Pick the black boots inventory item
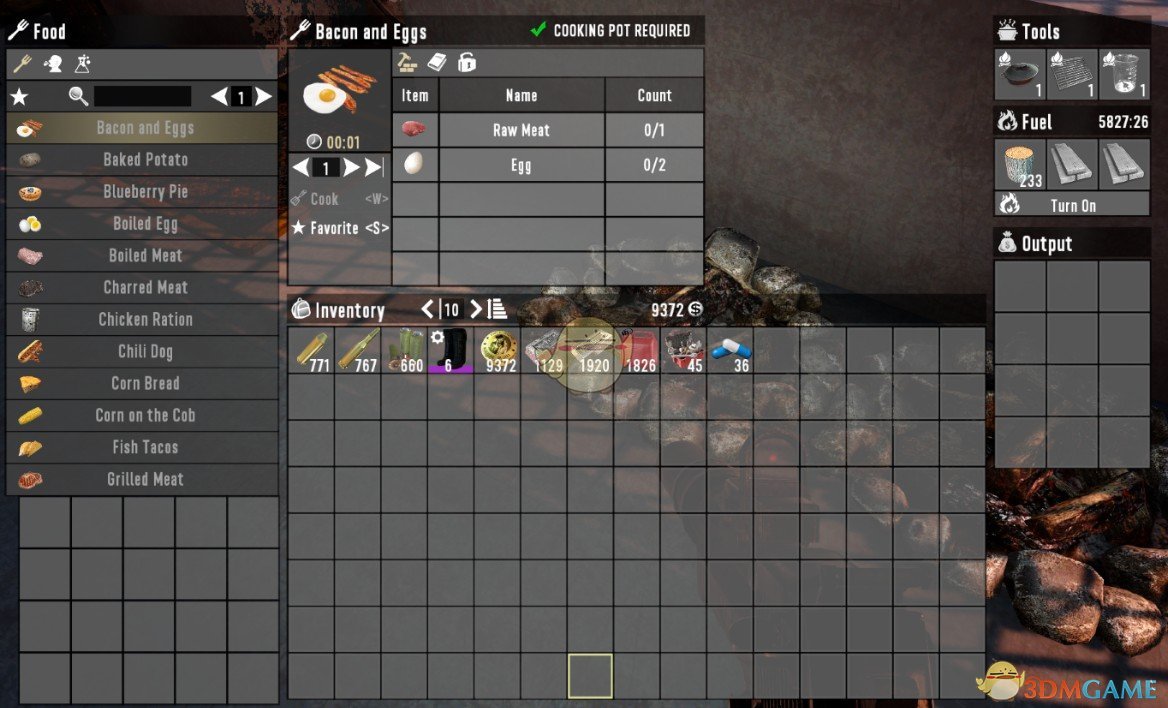1168x708 pixels. pos(451,350)
